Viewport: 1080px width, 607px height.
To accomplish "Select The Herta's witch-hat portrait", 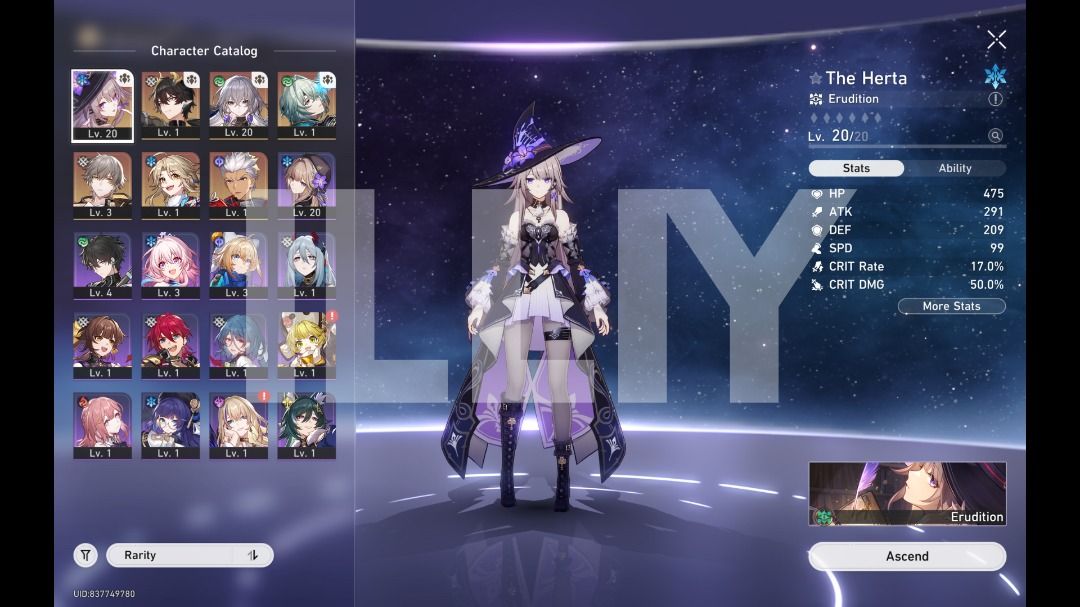I will point(102,105).
